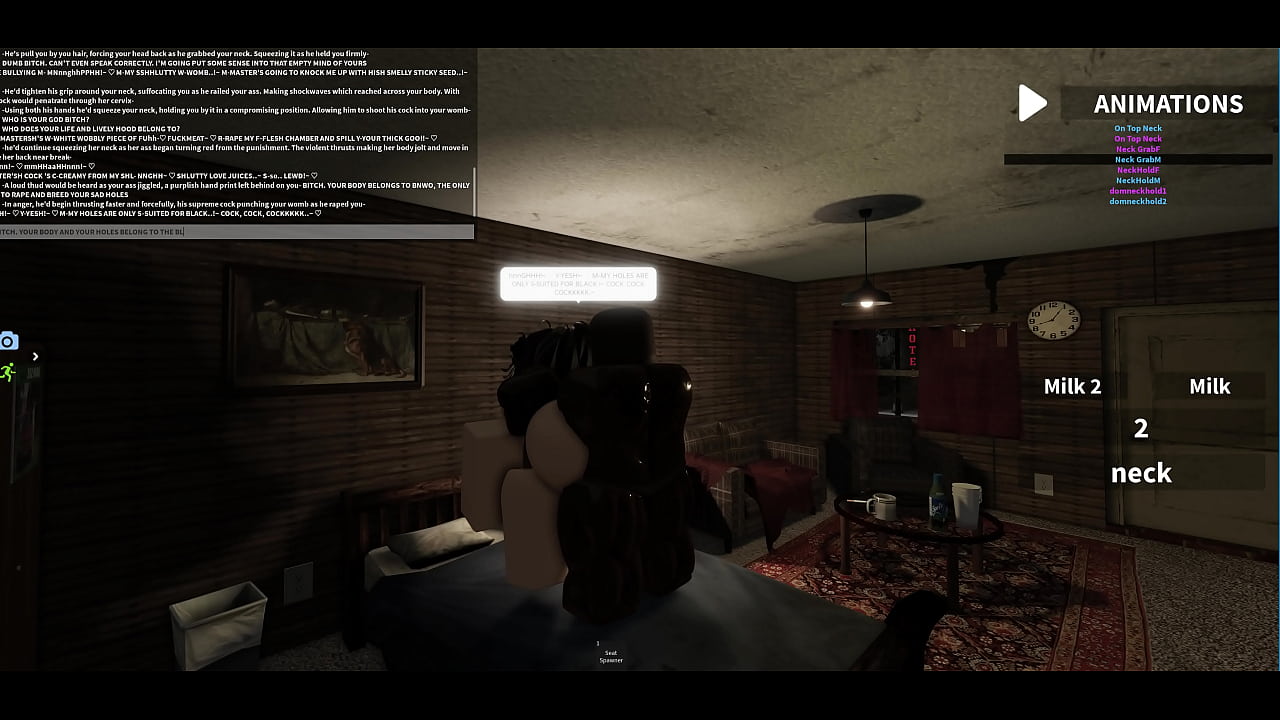The height and width of the screenshot is (720, 1280).
Task: Expand the small chevron arrow near the camera icon
Action: coord(35,355)
